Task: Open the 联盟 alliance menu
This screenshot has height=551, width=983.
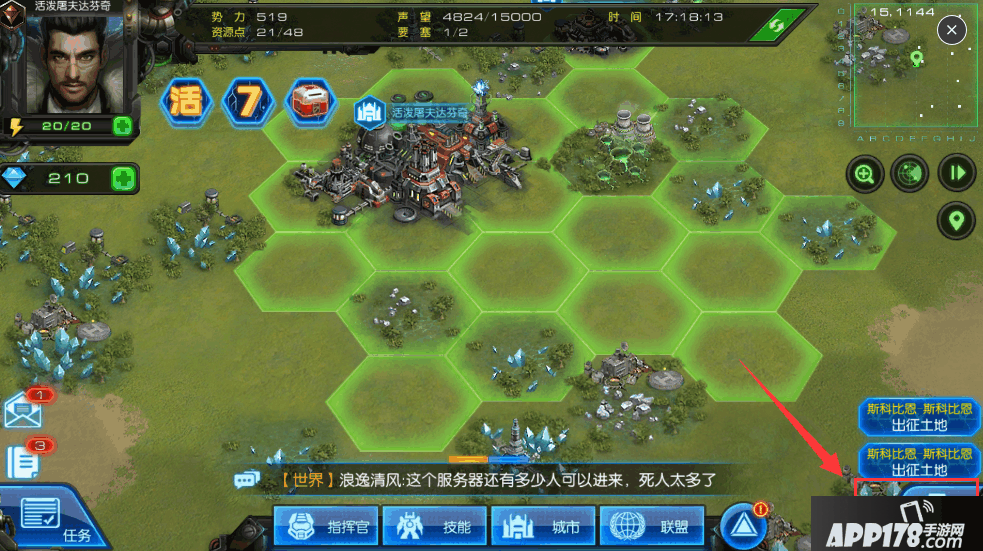Action: click(x=653, y=526)
